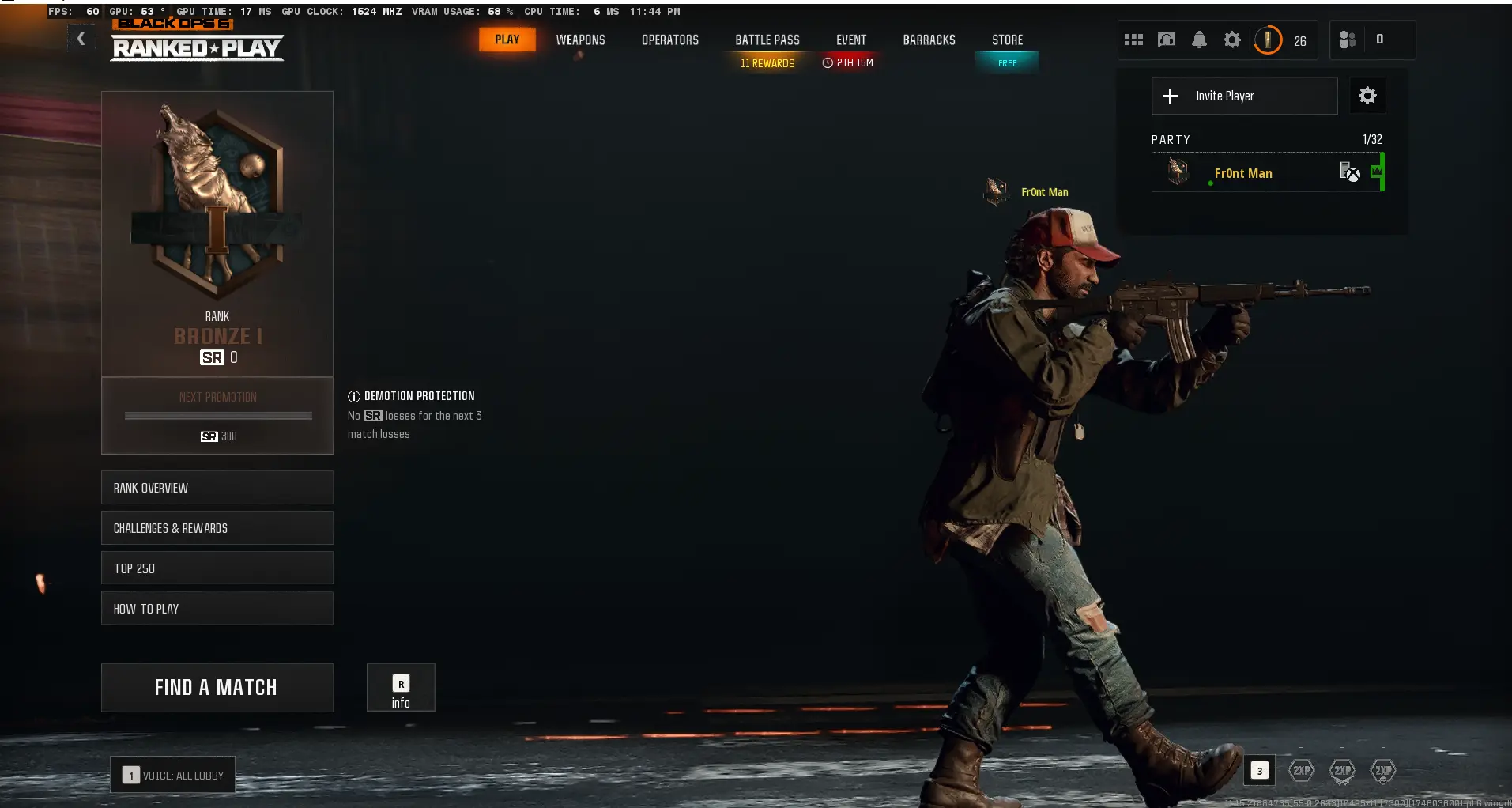Click Find A Match
1512x808 pixels.
point(217,687)
